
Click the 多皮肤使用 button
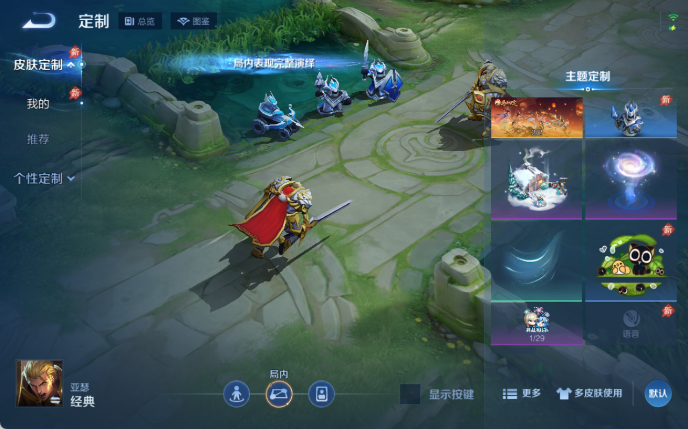pyautogui.click(x=590, y=394)
